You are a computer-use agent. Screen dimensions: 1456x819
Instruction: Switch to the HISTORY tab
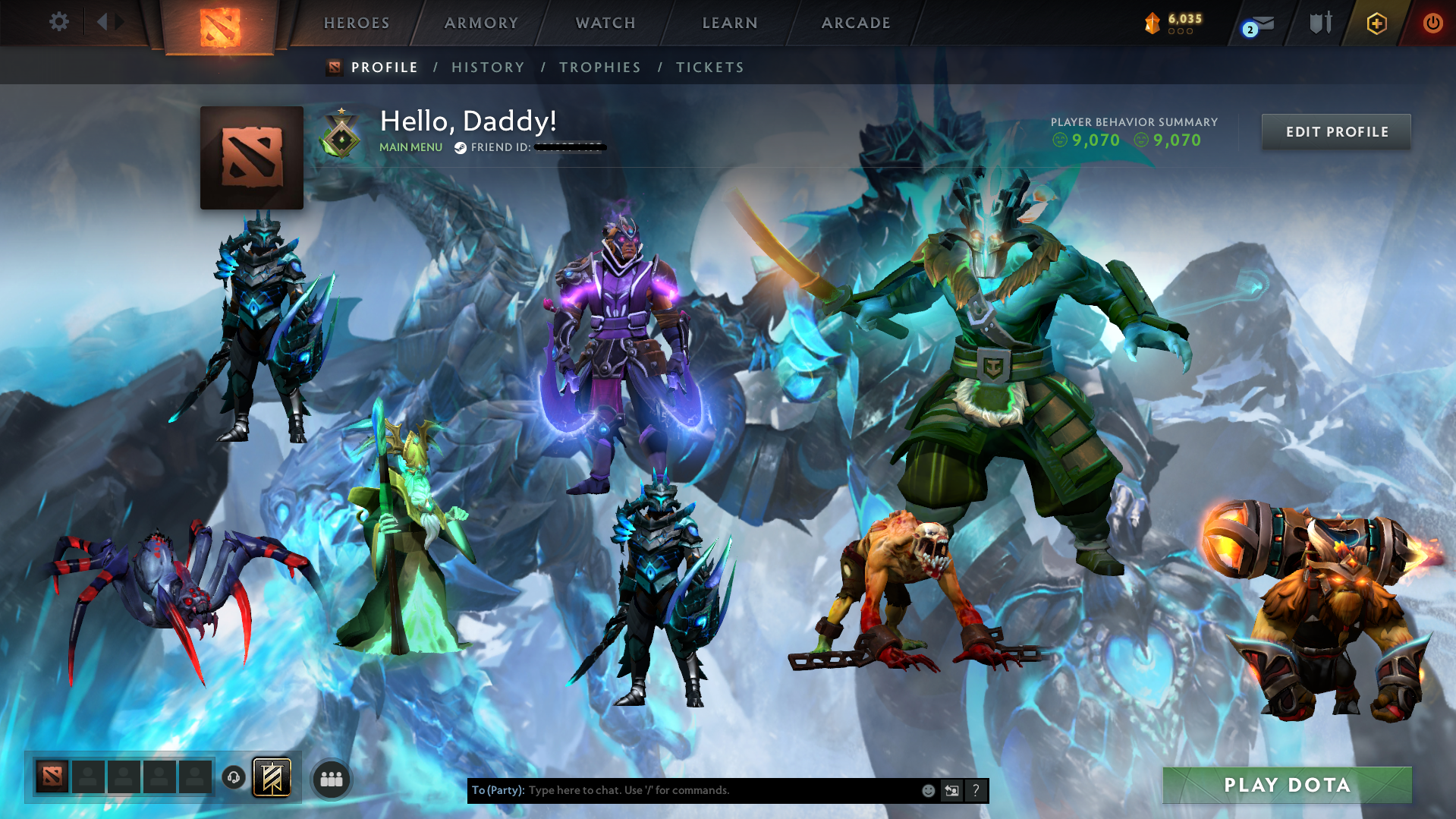(x=488, y=67)
